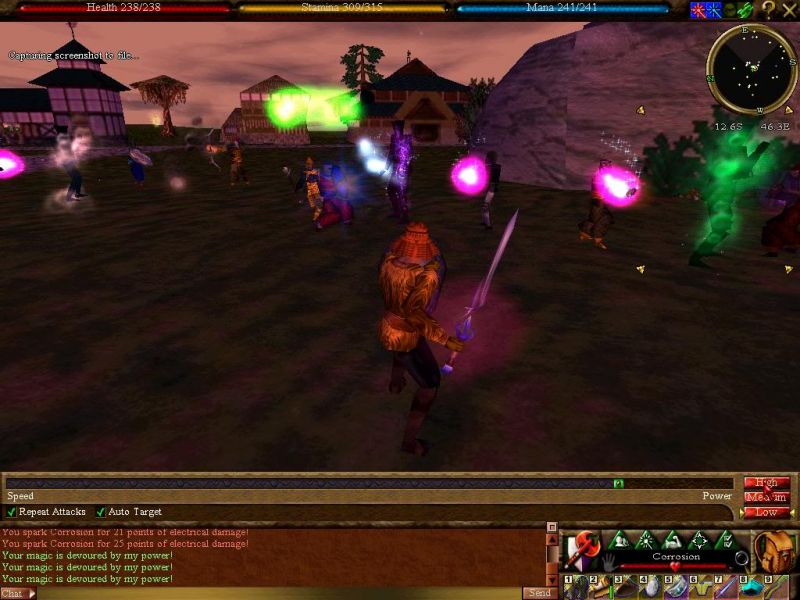Viewport: 800px width, 600px height.
Task: Set attack height to High
Action: [x=766, y=483]
